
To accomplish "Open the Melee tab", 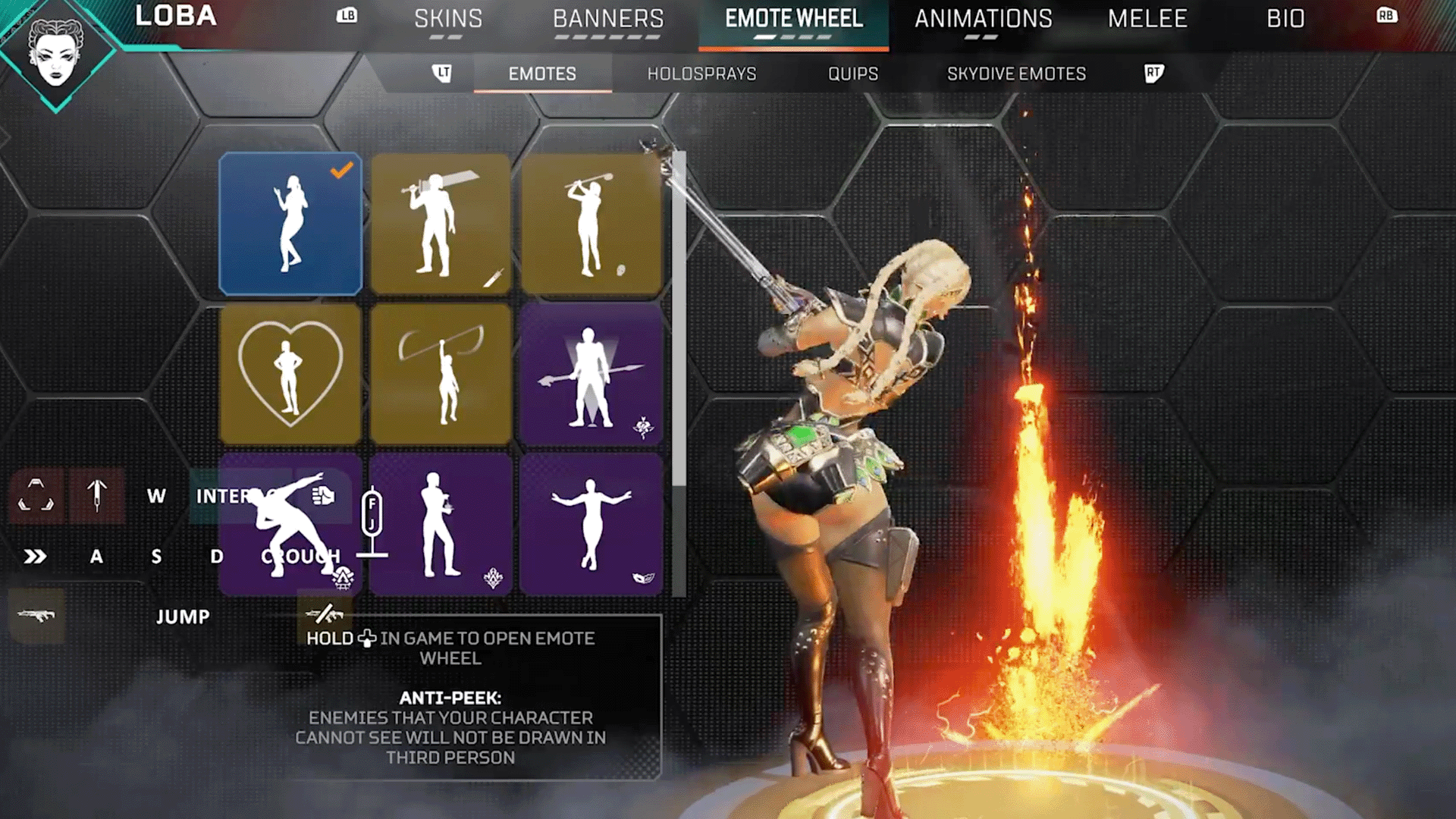I will point(1147,19).
